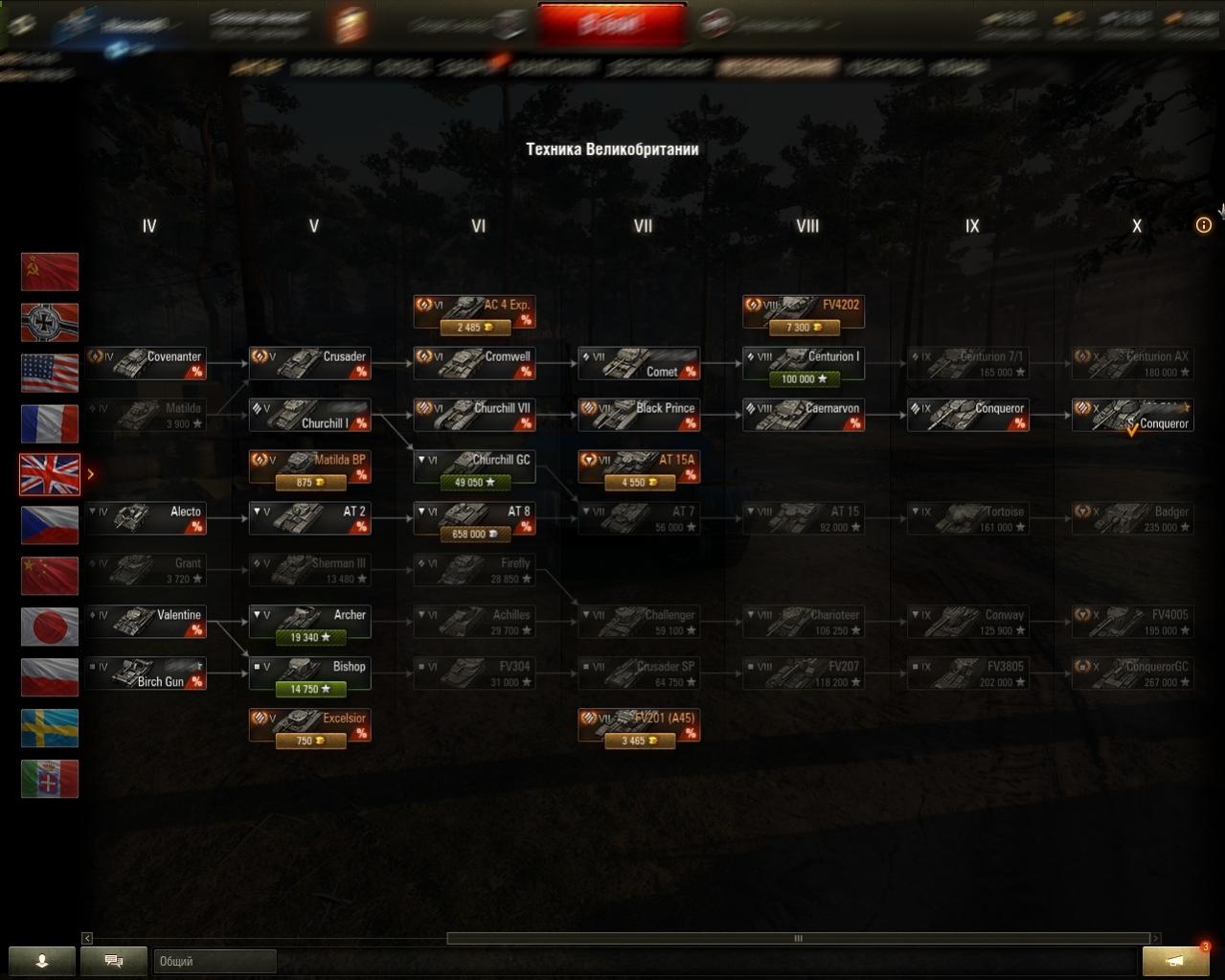Open the Centurion I tank node

803,363
